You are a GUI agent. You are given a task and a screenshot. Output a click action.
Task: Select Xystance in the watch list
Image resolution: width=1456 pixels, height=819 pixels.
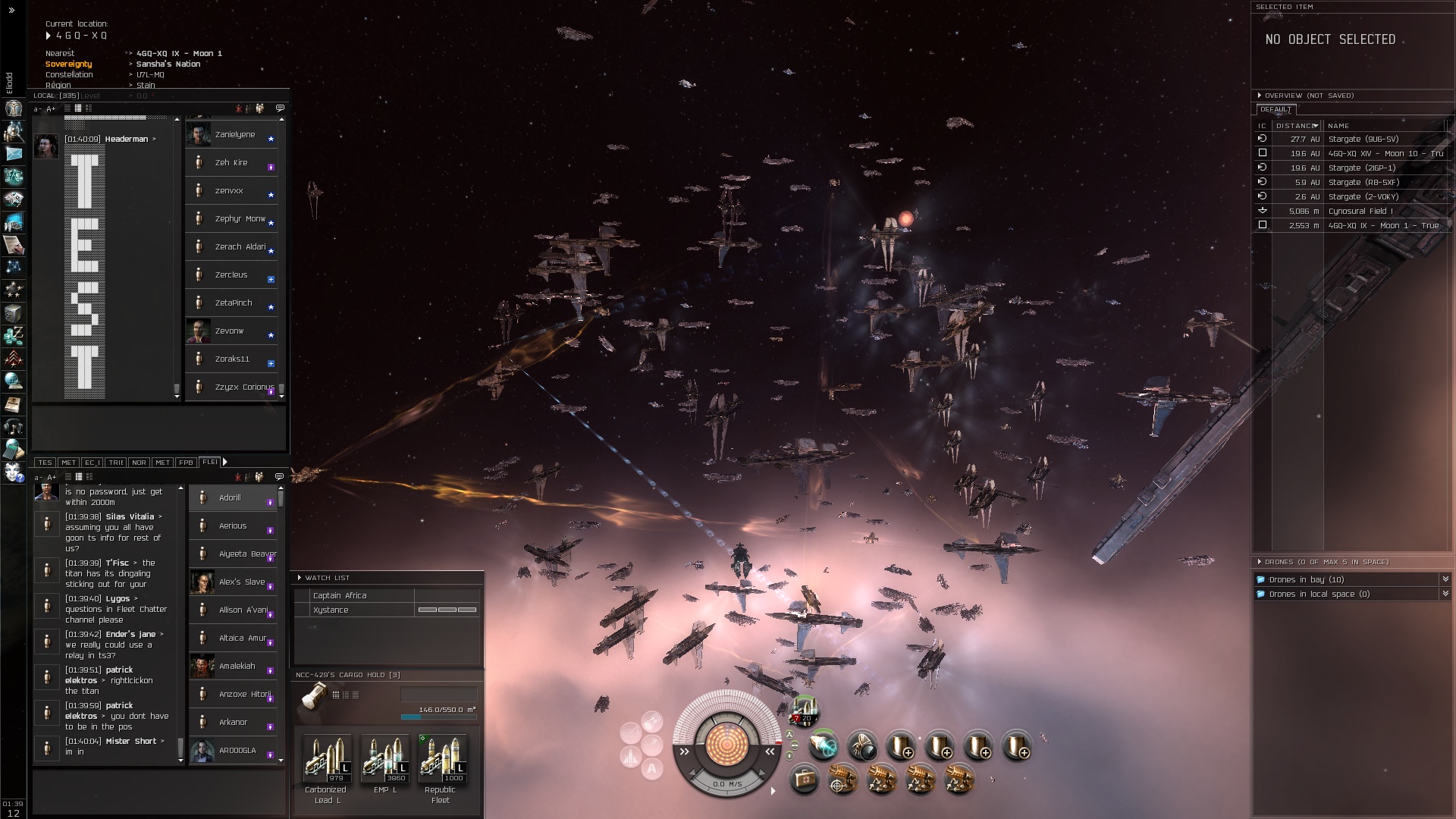(331, 610)
